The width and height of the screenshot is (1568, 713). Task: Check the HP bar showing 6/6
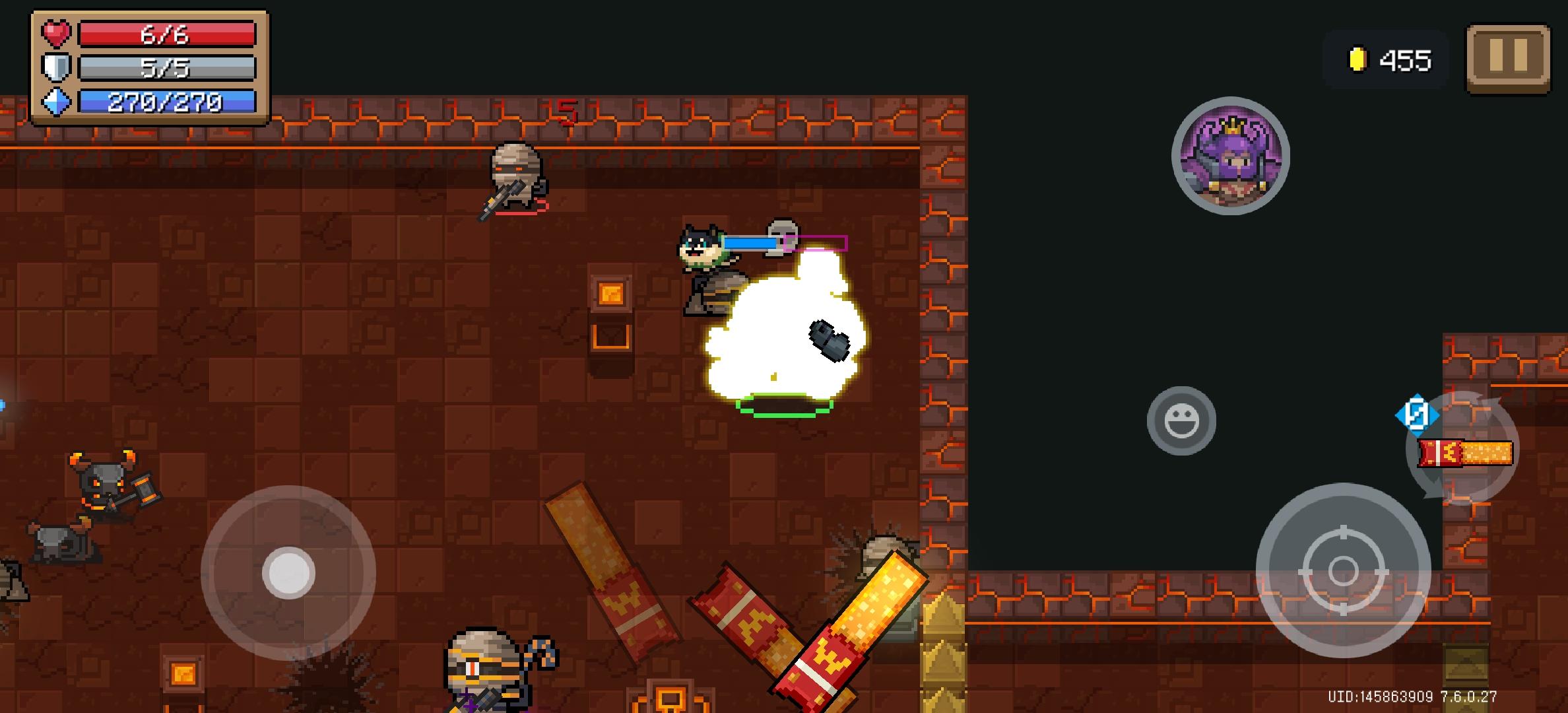pos(166,35)
